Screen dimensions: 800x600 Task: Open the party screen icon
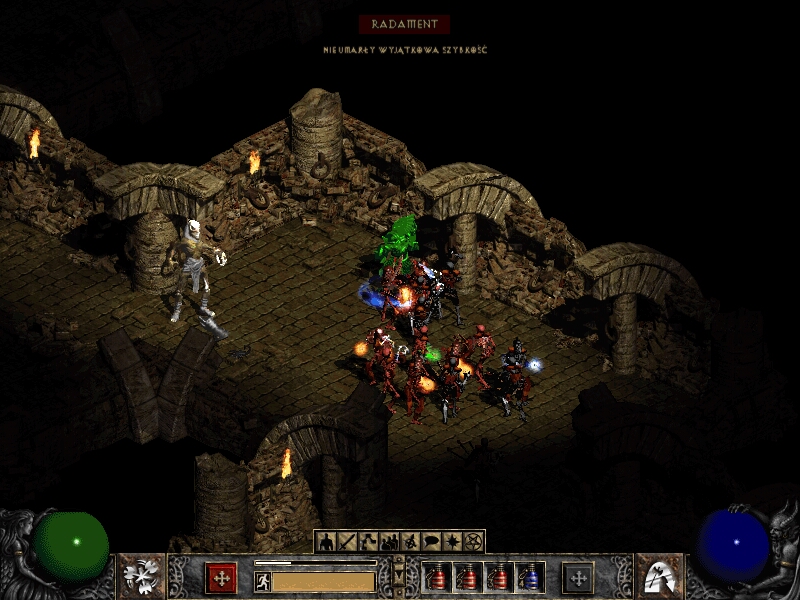point(389,542)
